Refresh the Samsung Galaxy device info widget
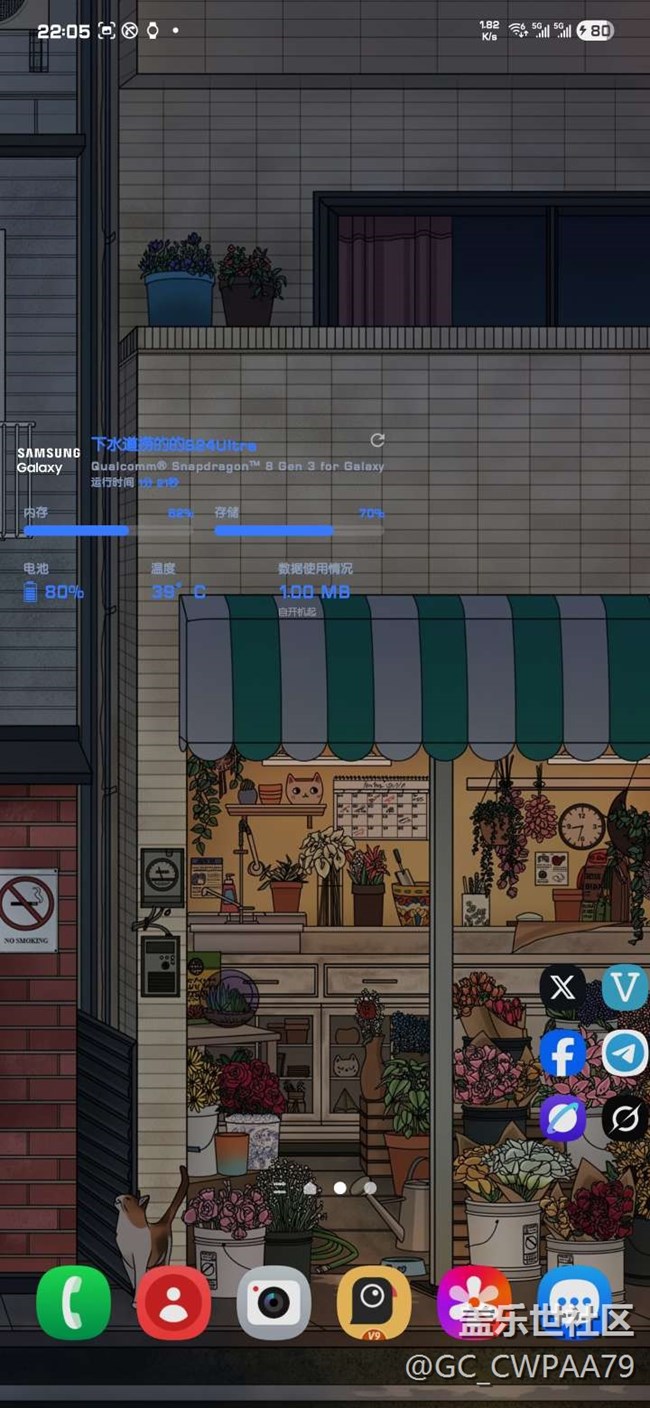 pyautogui.click(x=377, y=440)
